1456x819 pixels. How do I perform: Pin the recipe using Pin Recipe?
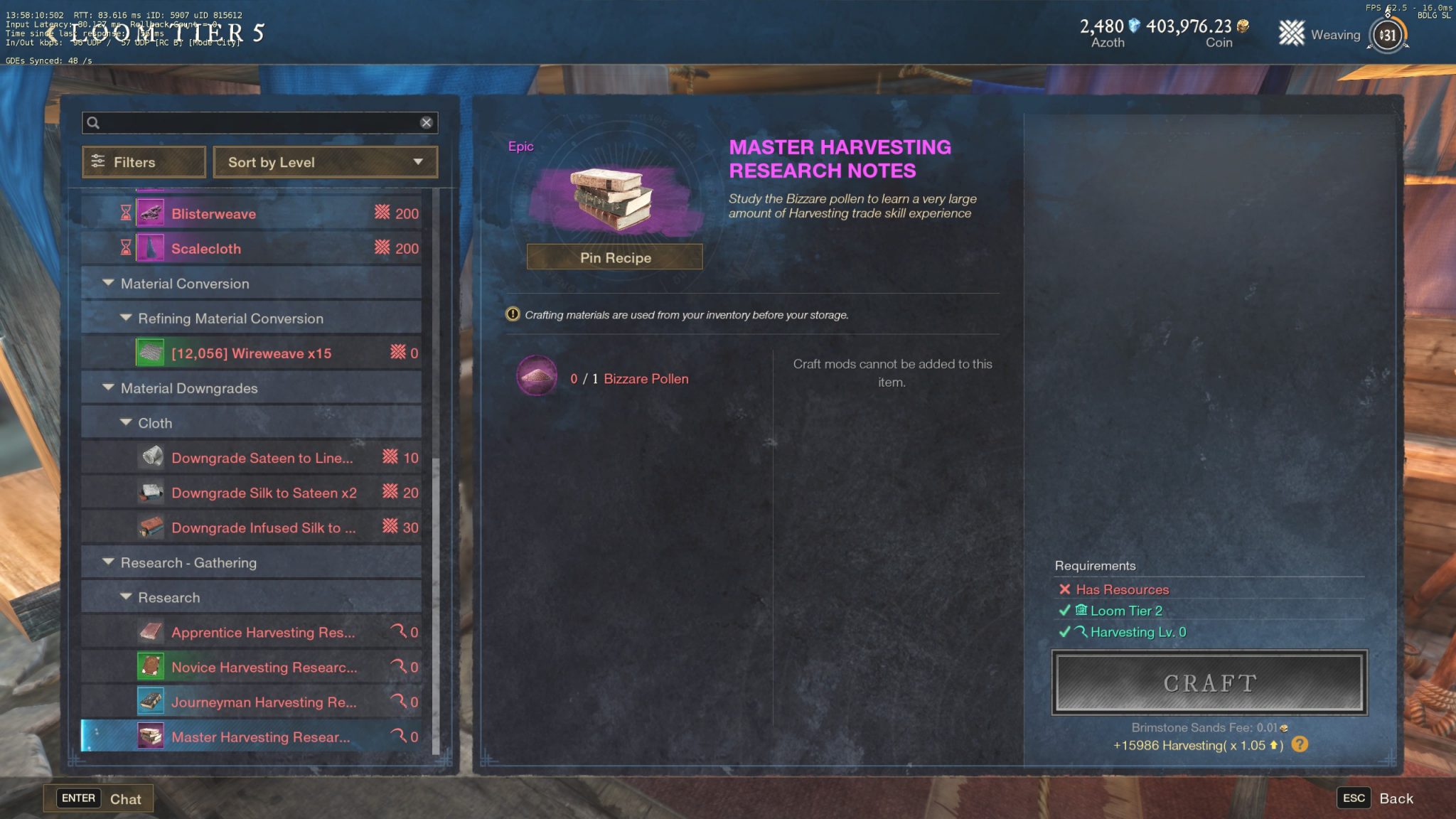614,257
